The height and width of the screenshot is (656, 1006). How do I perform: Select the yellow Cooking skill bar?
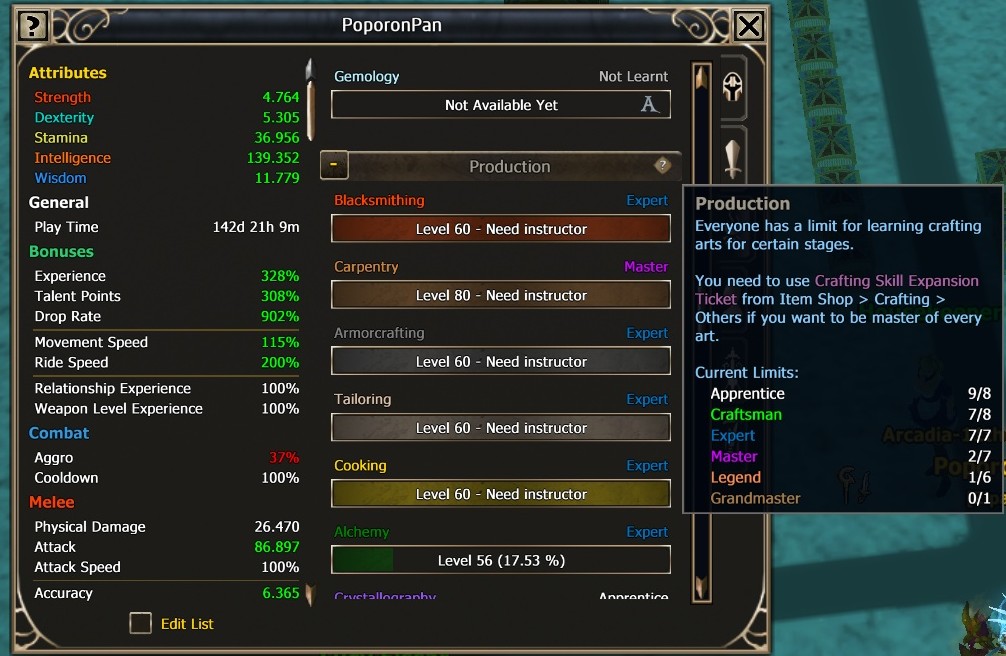click(x=501, y=494)
